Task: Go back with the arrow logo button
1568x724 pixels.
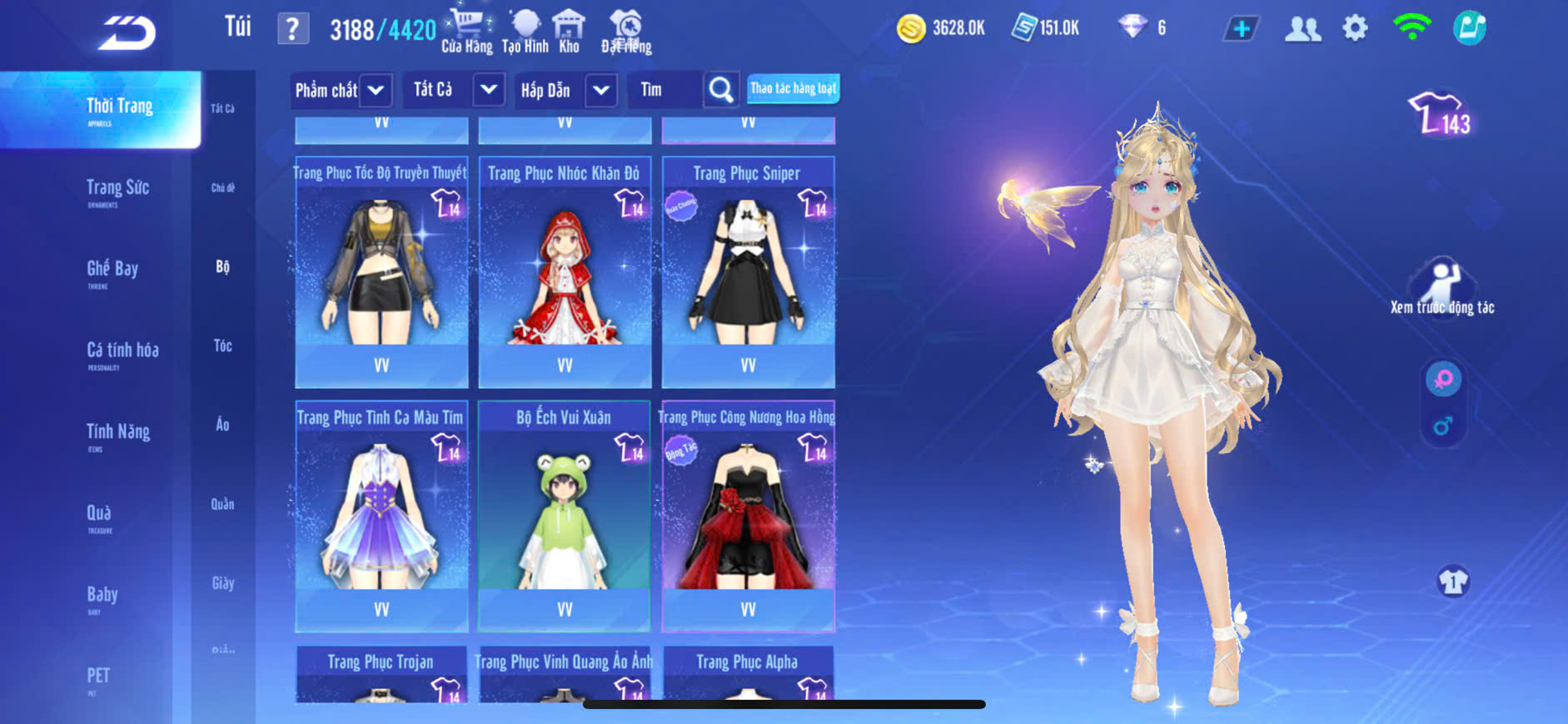Action: (x=127, y=33)
